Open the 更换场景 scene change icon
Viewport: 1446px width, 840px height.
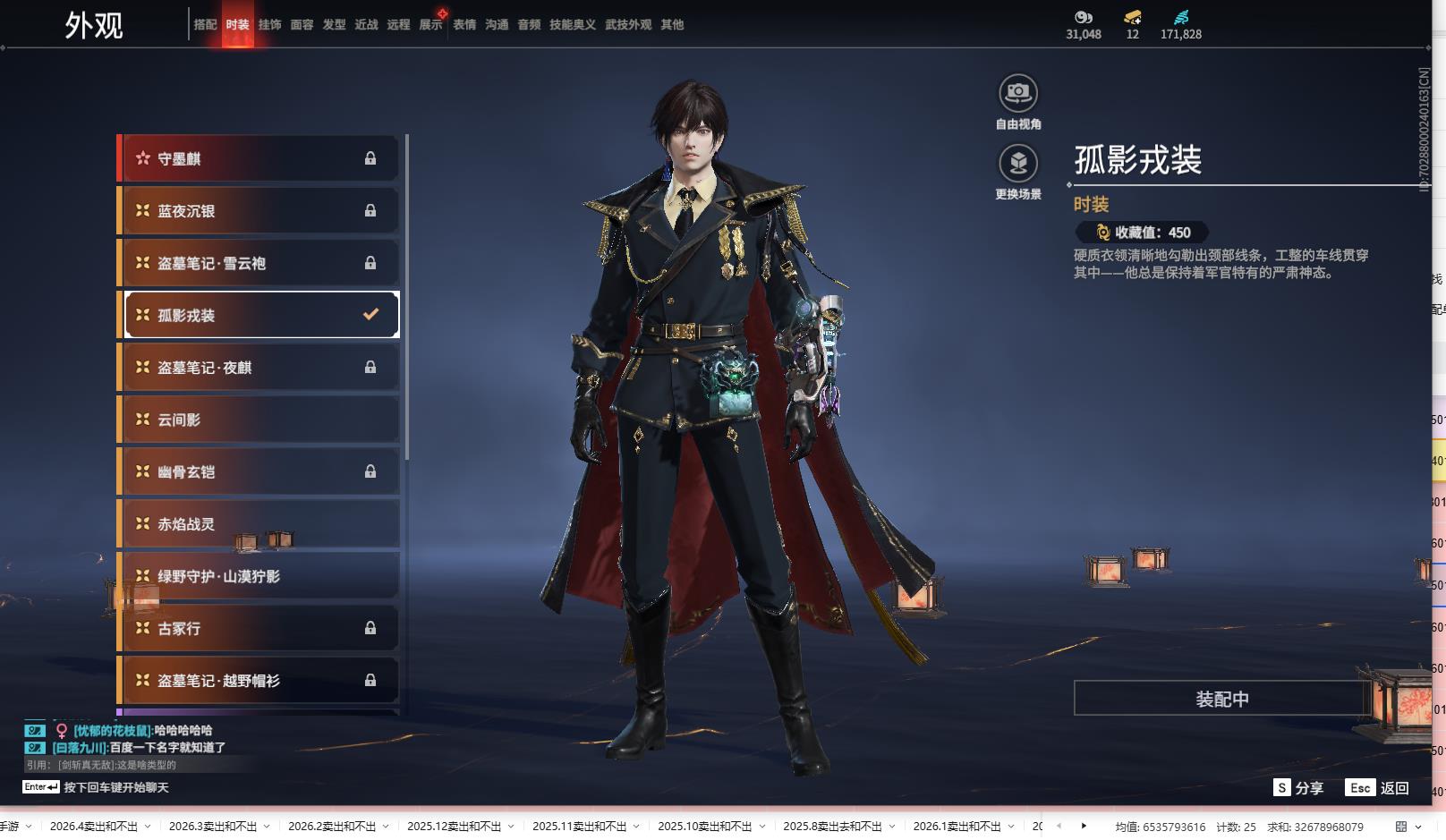click(1017, 164)
